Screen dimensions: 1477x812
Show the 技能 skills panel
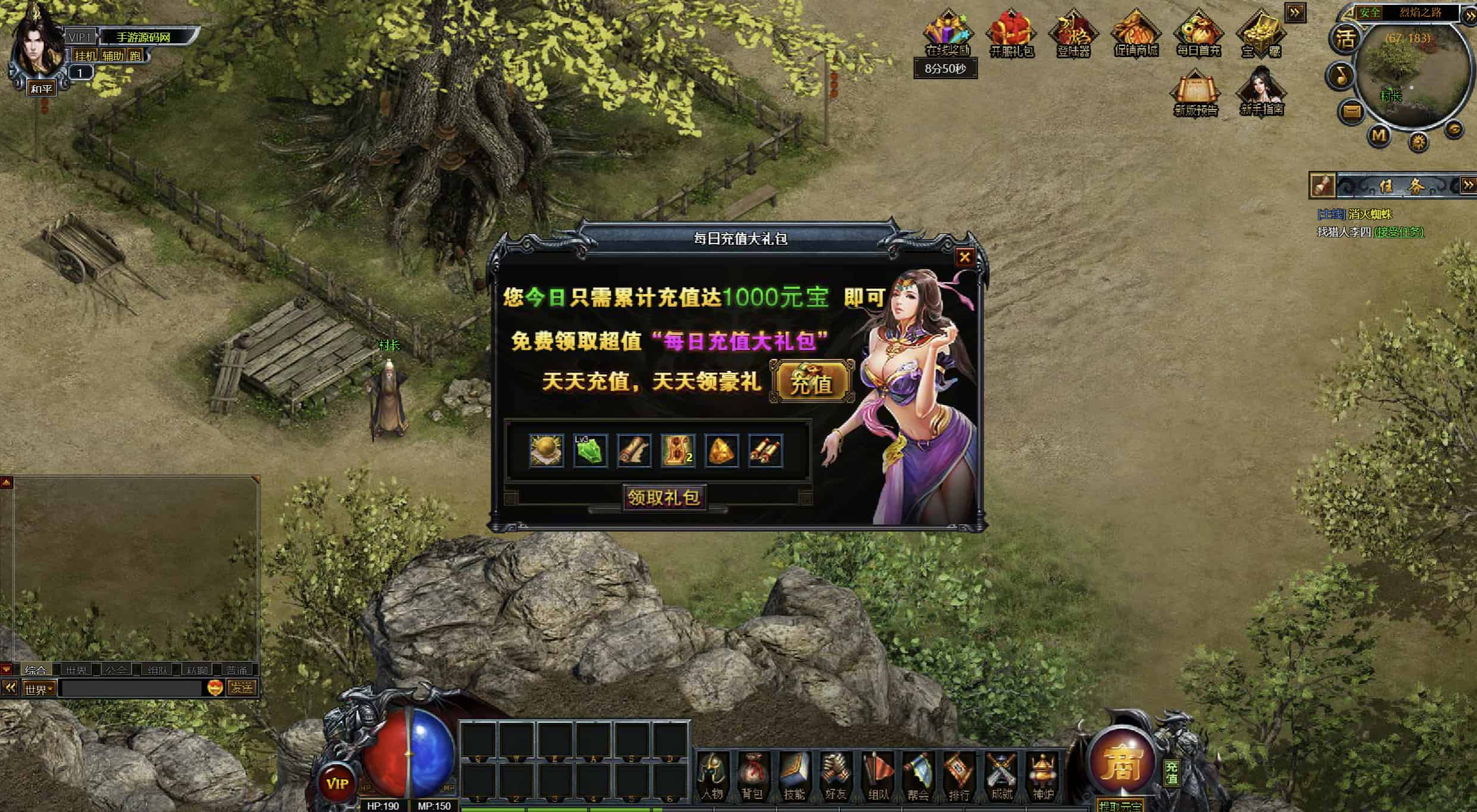(x=794, y=776)
